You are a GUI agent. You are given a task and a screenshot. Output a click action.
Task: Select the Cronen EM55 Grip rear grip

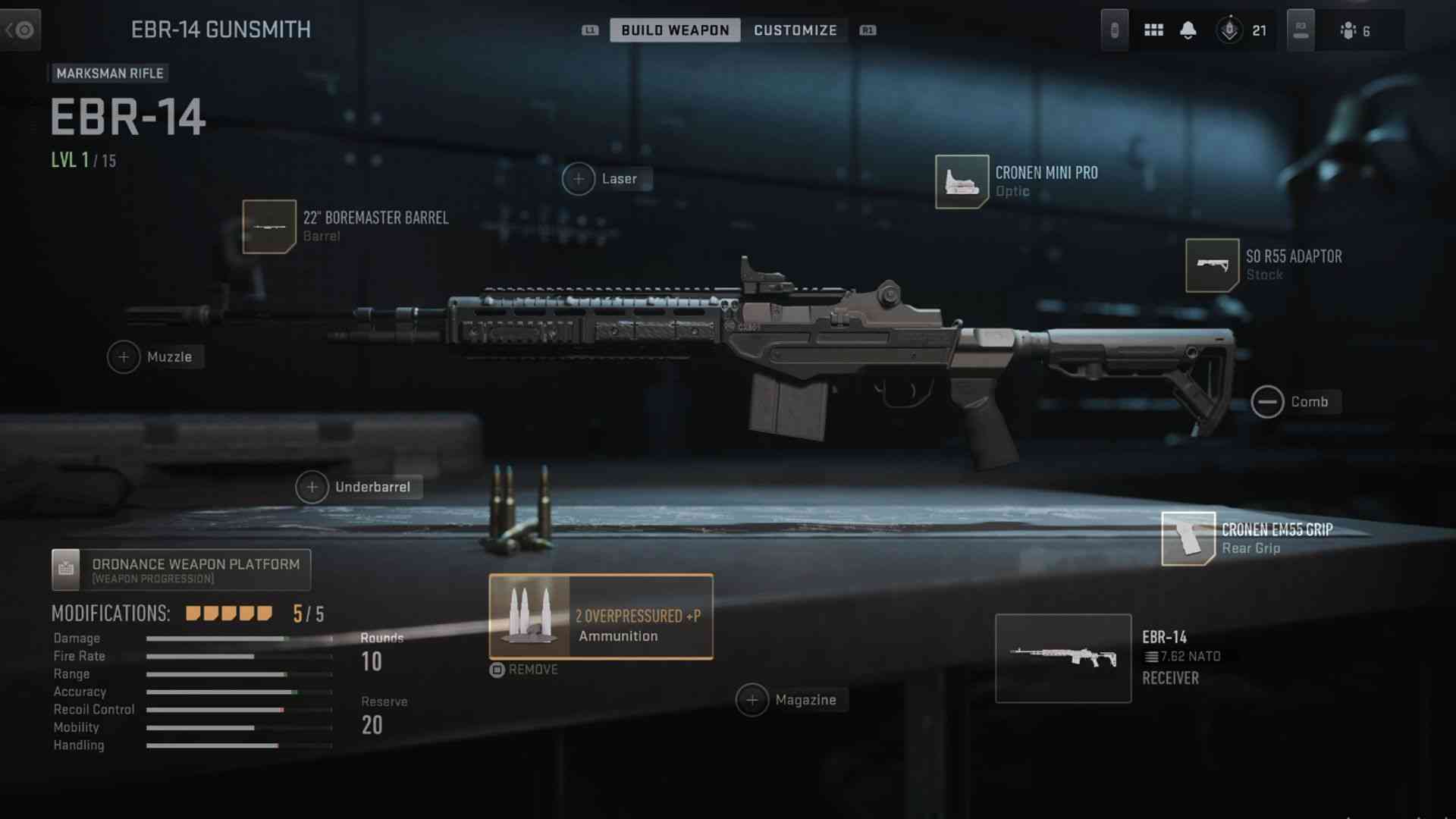1188,538
